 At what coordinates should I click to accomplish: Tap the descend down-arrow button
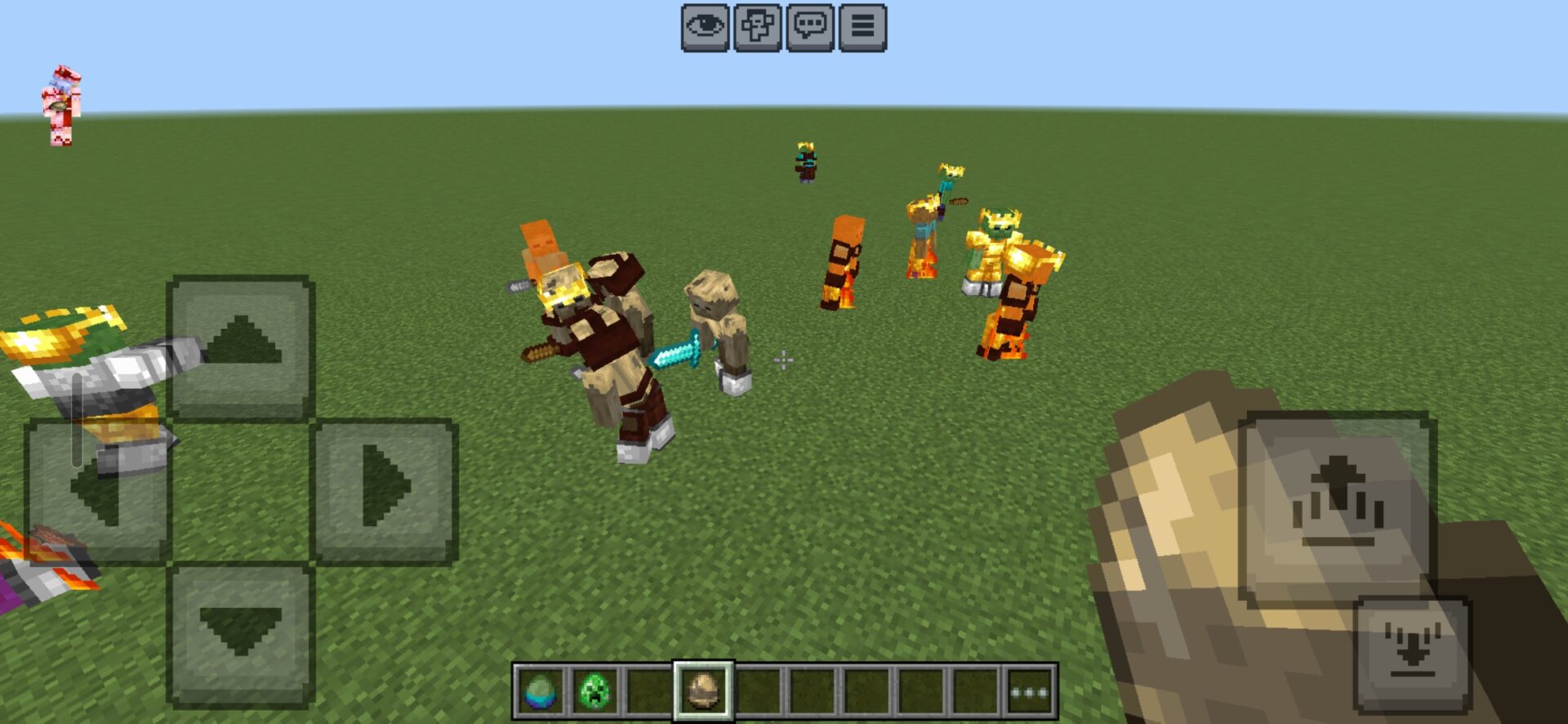point(1412,654)
